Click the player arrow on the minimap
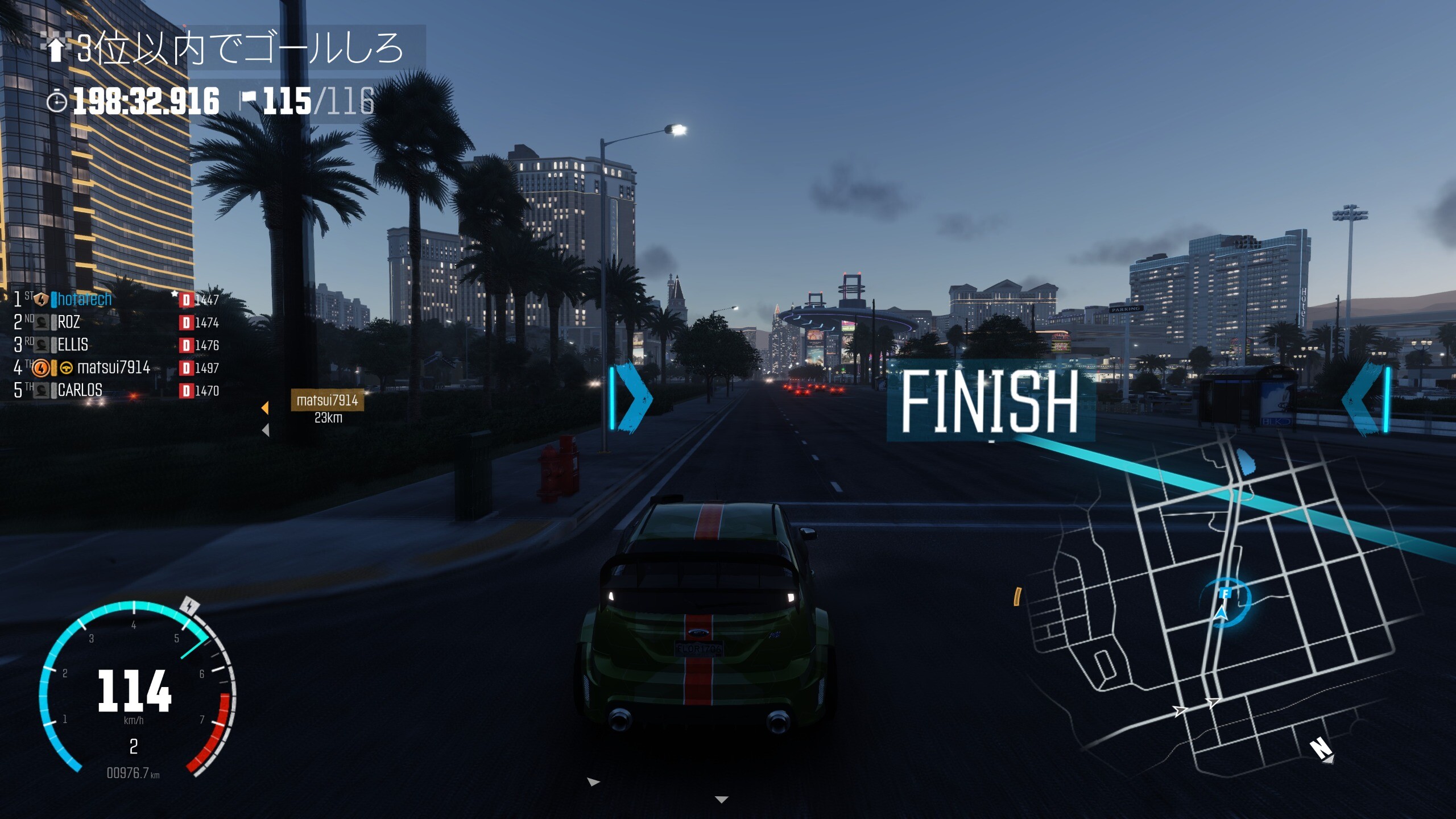Image resolution: width=1456 pixels, height=819 pixels. (x=1221, y=614)
